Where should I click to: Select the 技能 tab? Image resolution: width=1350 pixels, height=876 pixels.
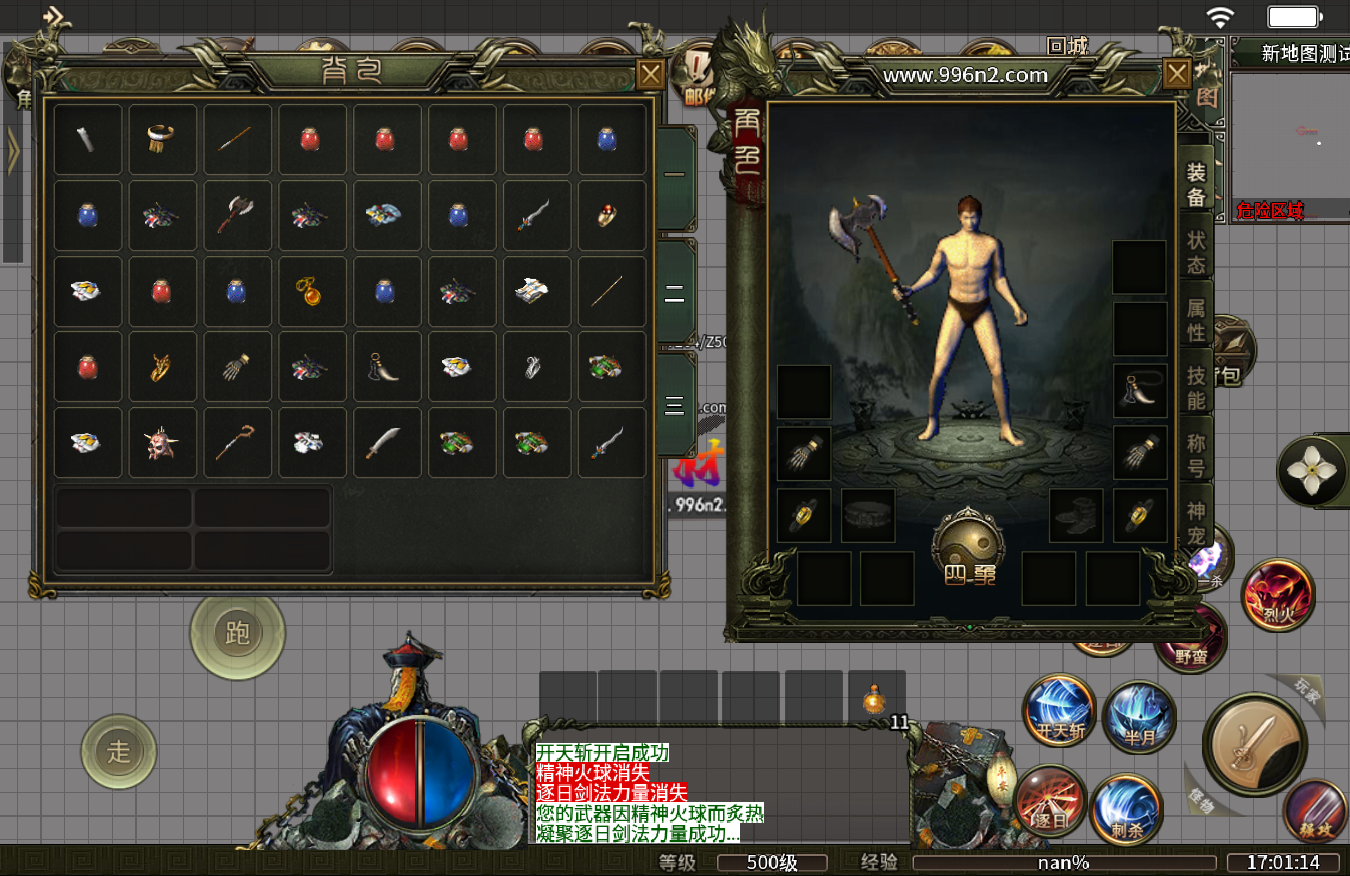1196,388
